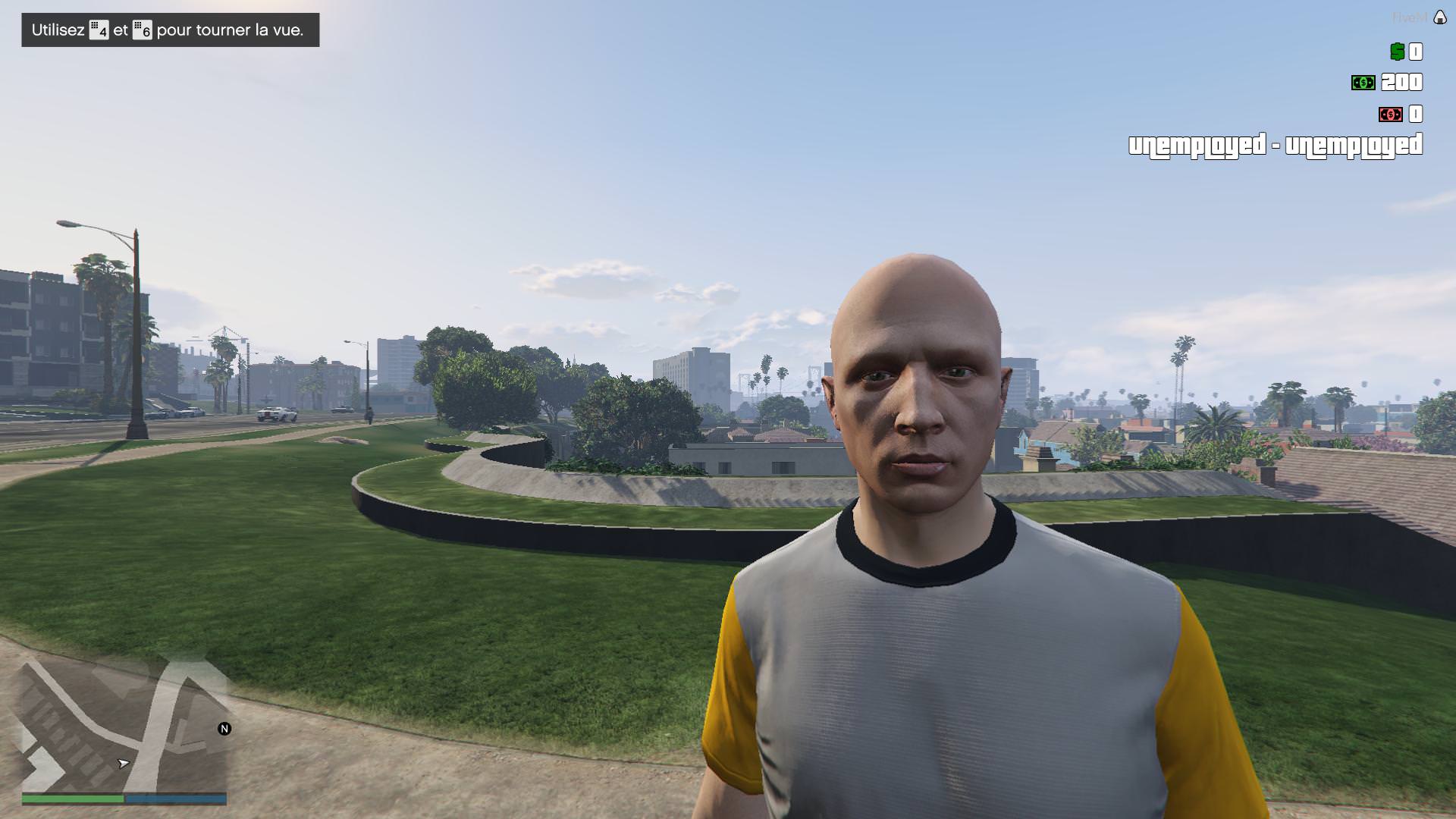The image size is (1456, 819).
Task: Click the faded FiveM logo
Action: [1410, 17]
